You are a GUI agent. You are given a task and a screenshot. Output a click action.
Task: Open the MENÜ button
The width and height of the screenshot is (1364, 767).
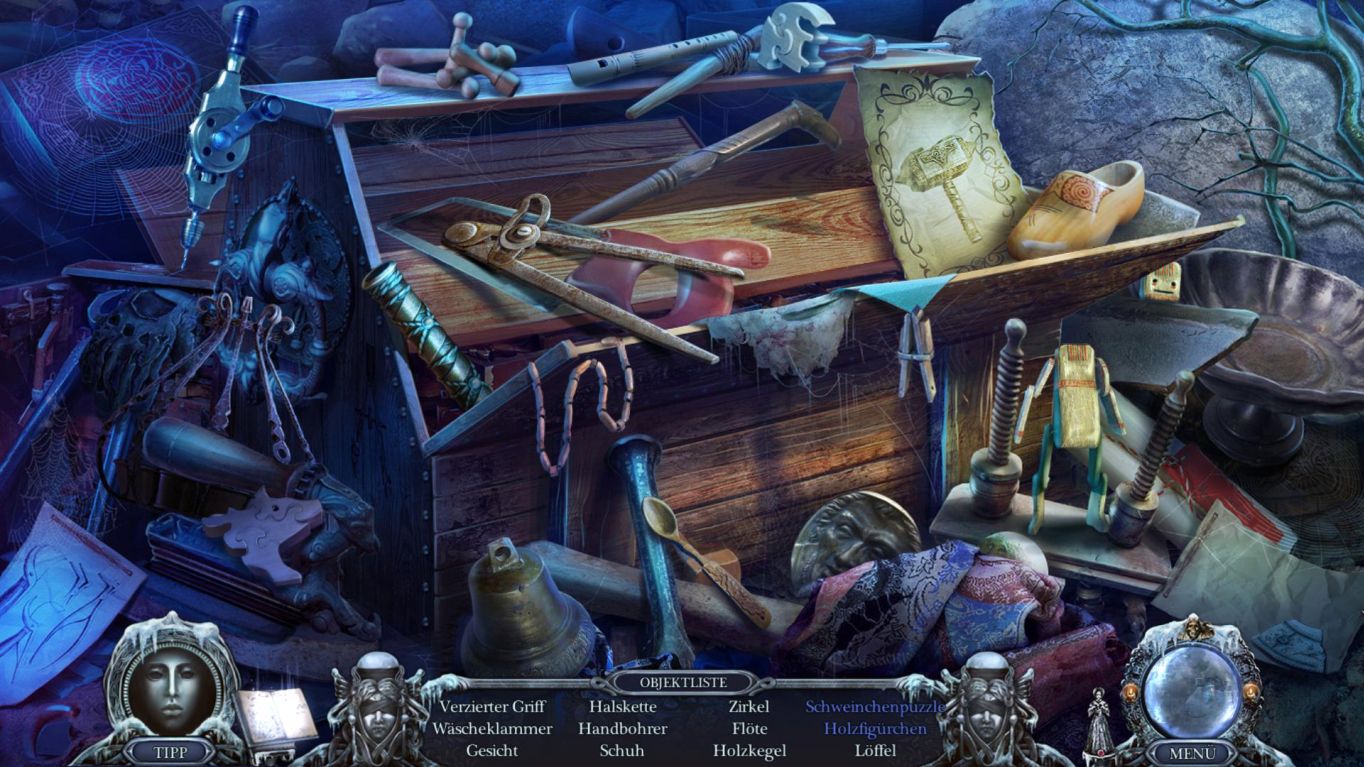point(1192,752)
